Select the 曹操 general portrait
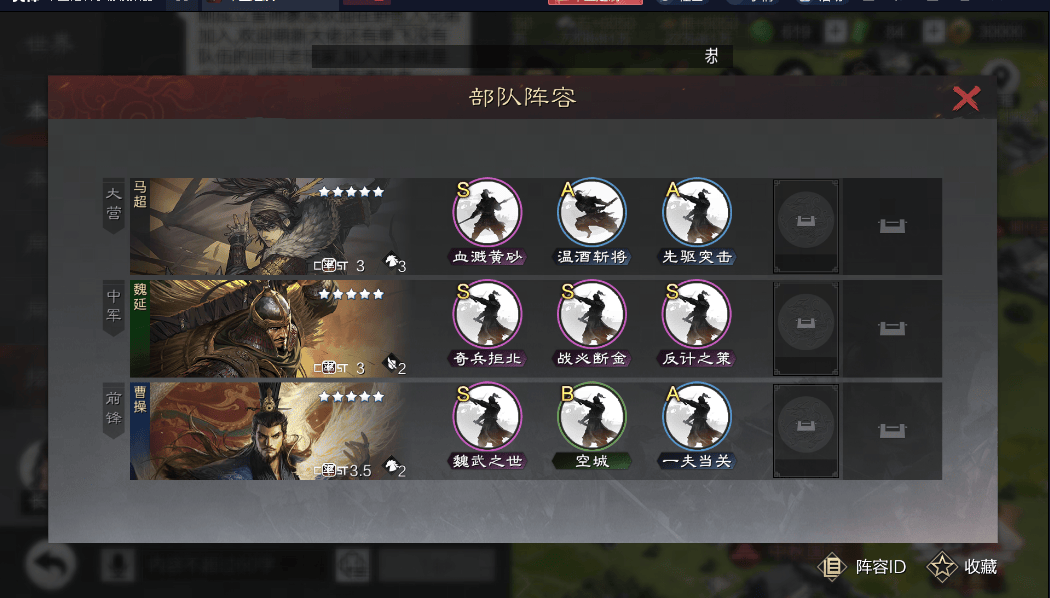This screenshot has height=598, width=1050. (x=270, y=430)
